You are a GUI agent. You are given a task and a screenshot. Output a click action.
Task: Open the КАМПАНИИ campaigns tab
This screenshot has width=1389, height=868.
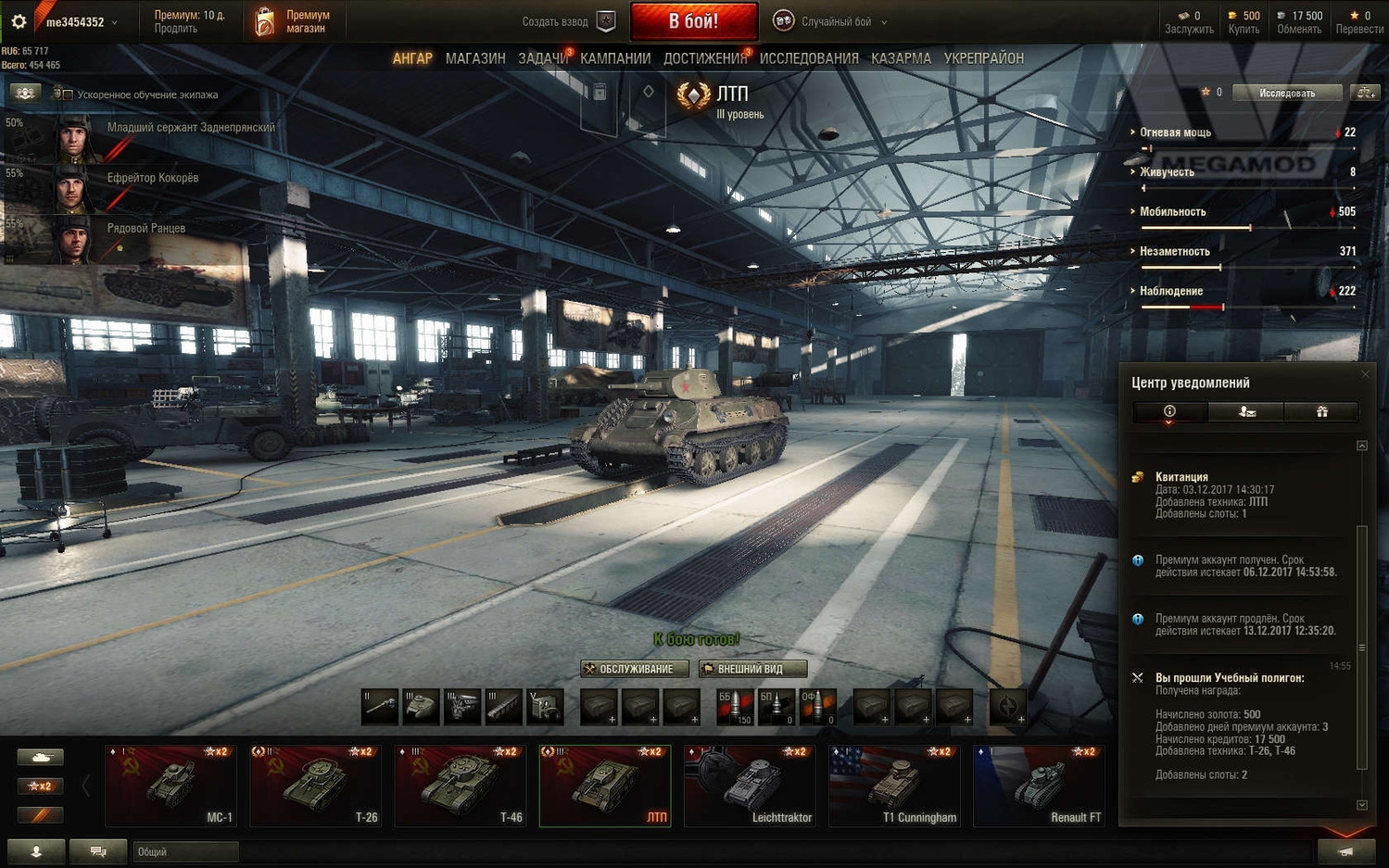pyautogui.click(x=615, y=58)
